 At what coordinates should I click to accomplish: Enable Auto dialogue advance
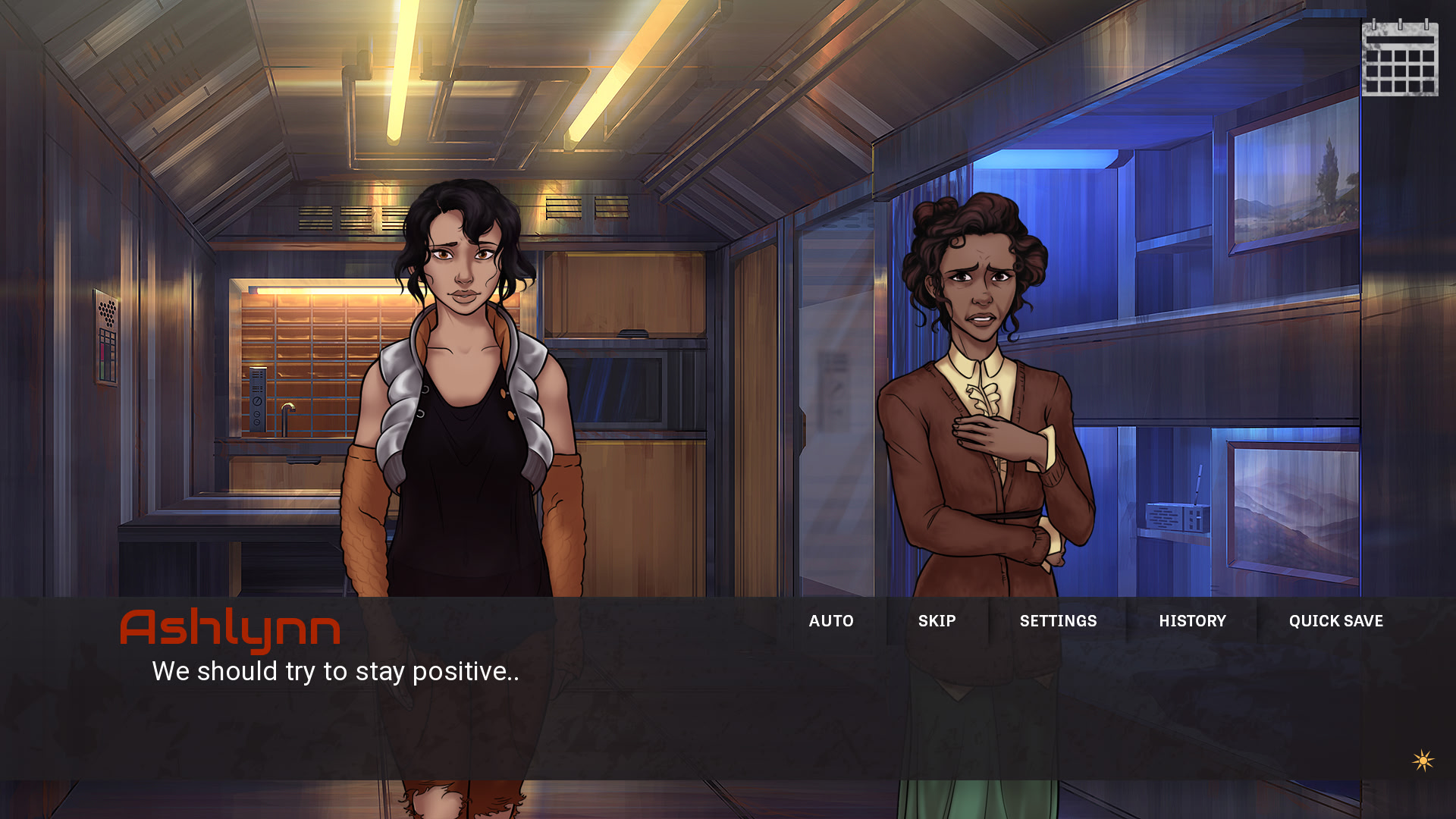coord(831,621)
